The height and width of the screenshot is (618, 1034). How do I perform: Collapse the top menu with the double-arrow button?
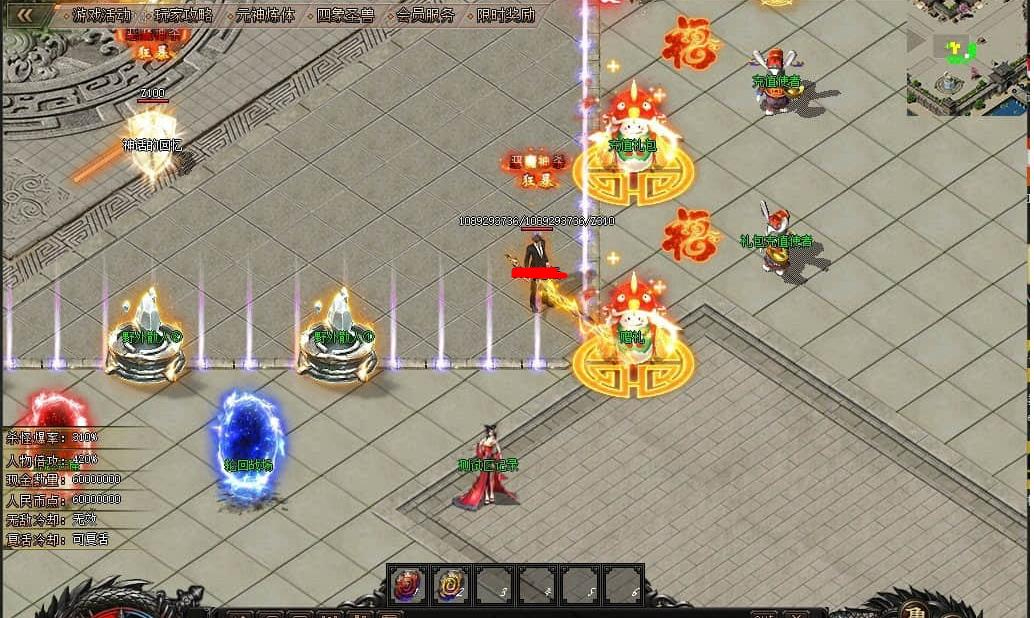point(24,14)
